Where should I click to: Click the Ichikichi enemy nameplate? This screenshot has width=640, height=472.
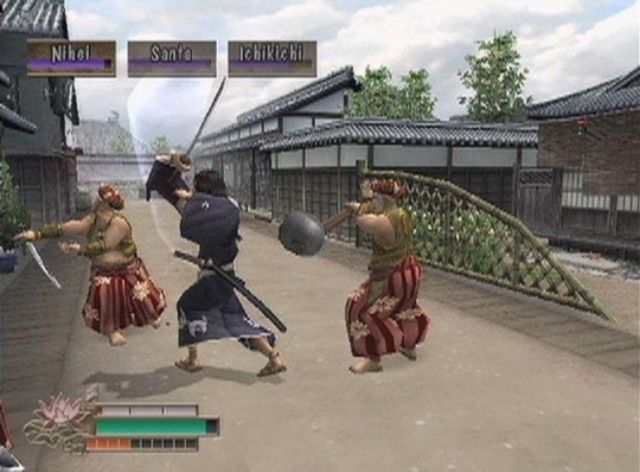coord(272,58)
